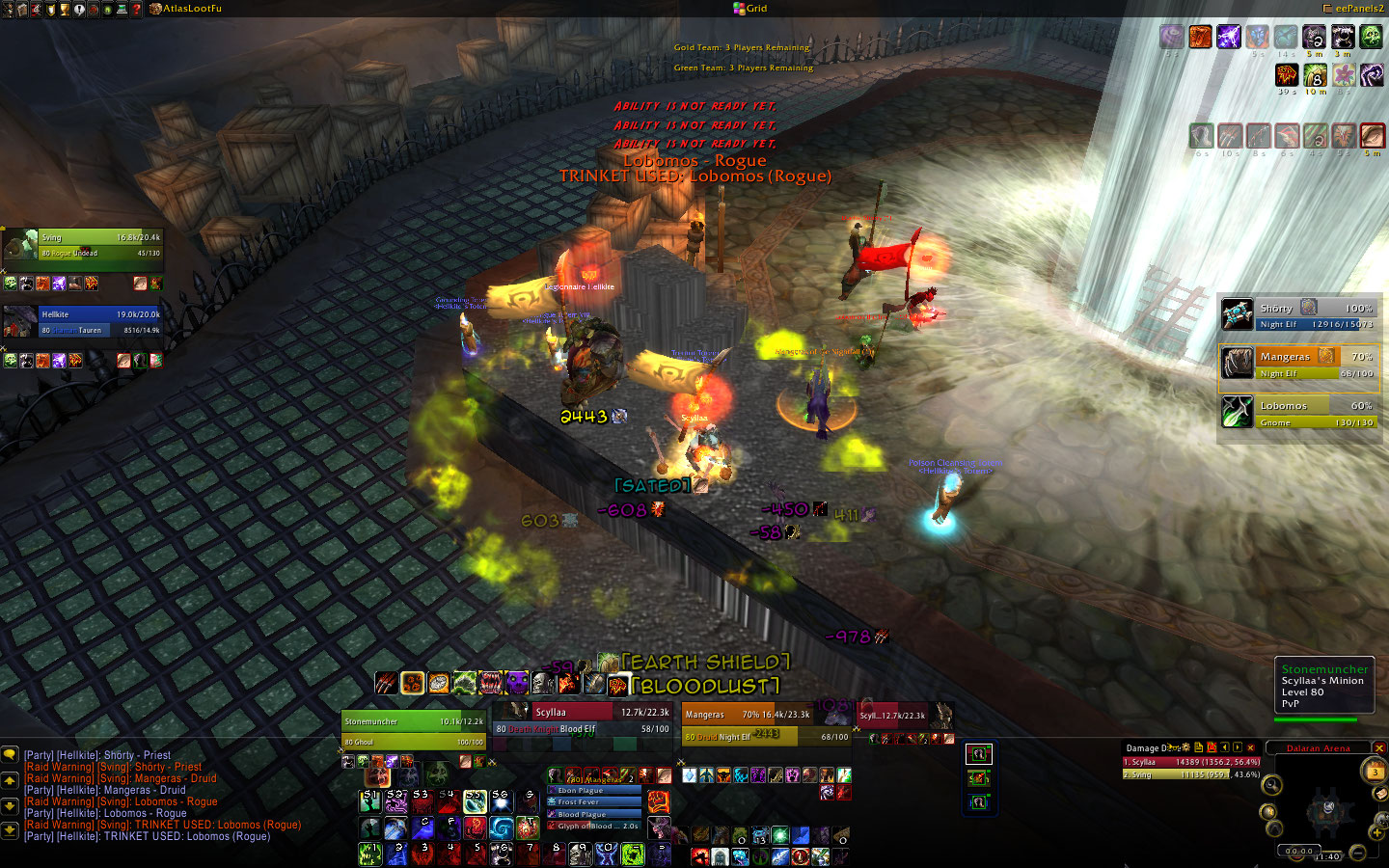The image size is (1389, 868).
Task: Close the Dalaran Arena minimap header
Action: [1378, 748]
